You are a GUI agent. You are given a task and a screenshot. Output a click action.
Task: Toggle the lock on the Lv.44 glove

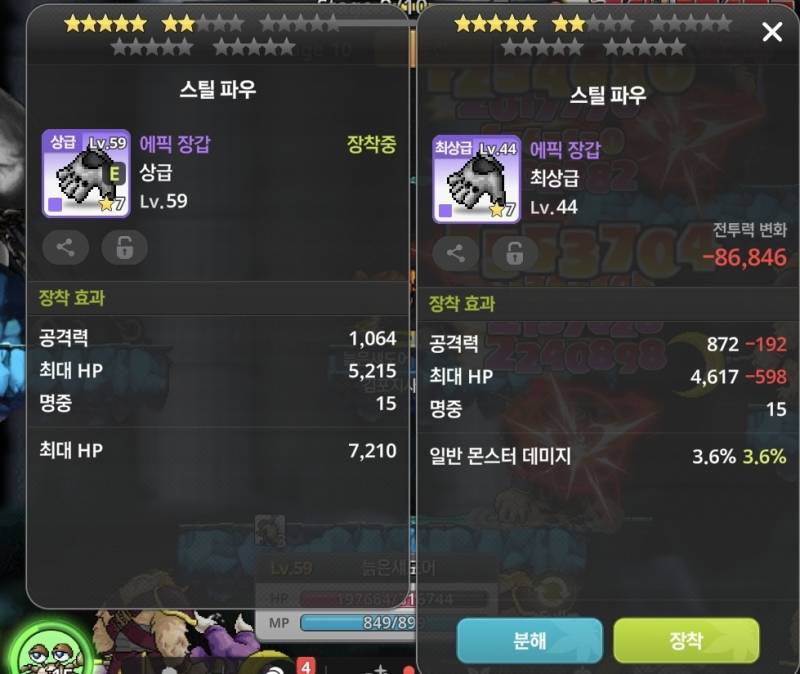pos(514,253)
